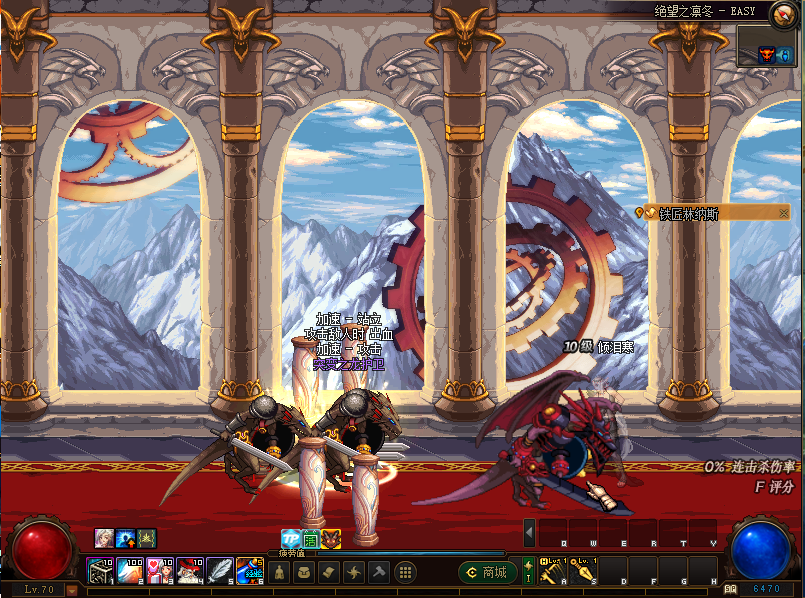
Task: Expand the orange dropdown arrow next to Lv.70
Action: click(x=71, y=589)
